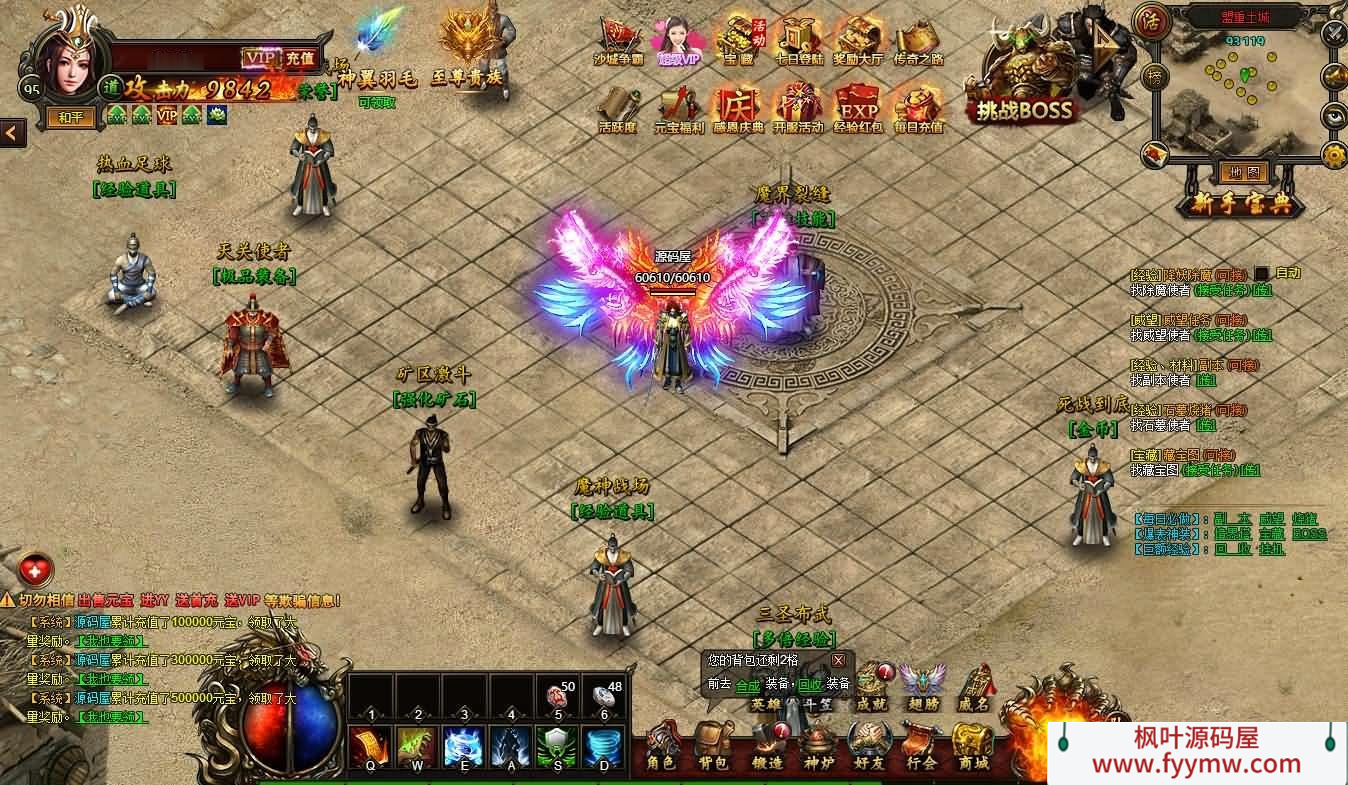Open the 角色 character sheet
1348x785 pixels.
point(661,746)
